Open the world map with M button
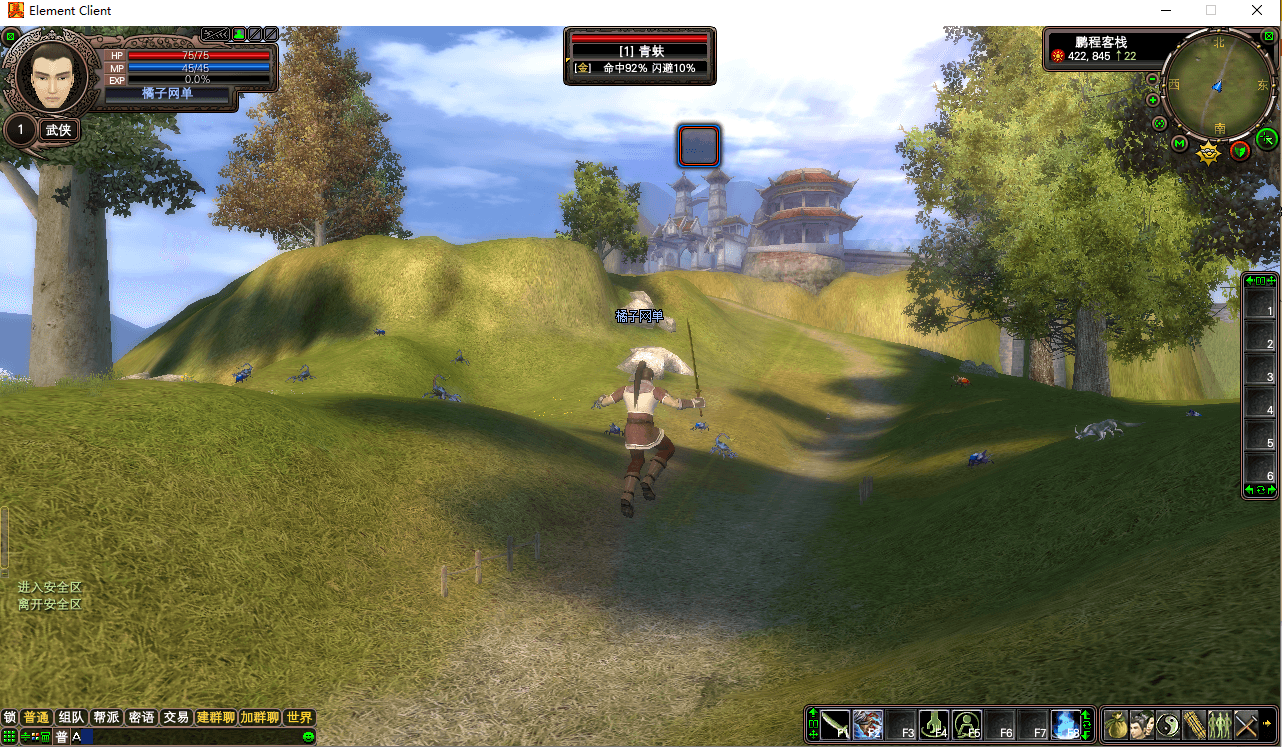 1180,144
